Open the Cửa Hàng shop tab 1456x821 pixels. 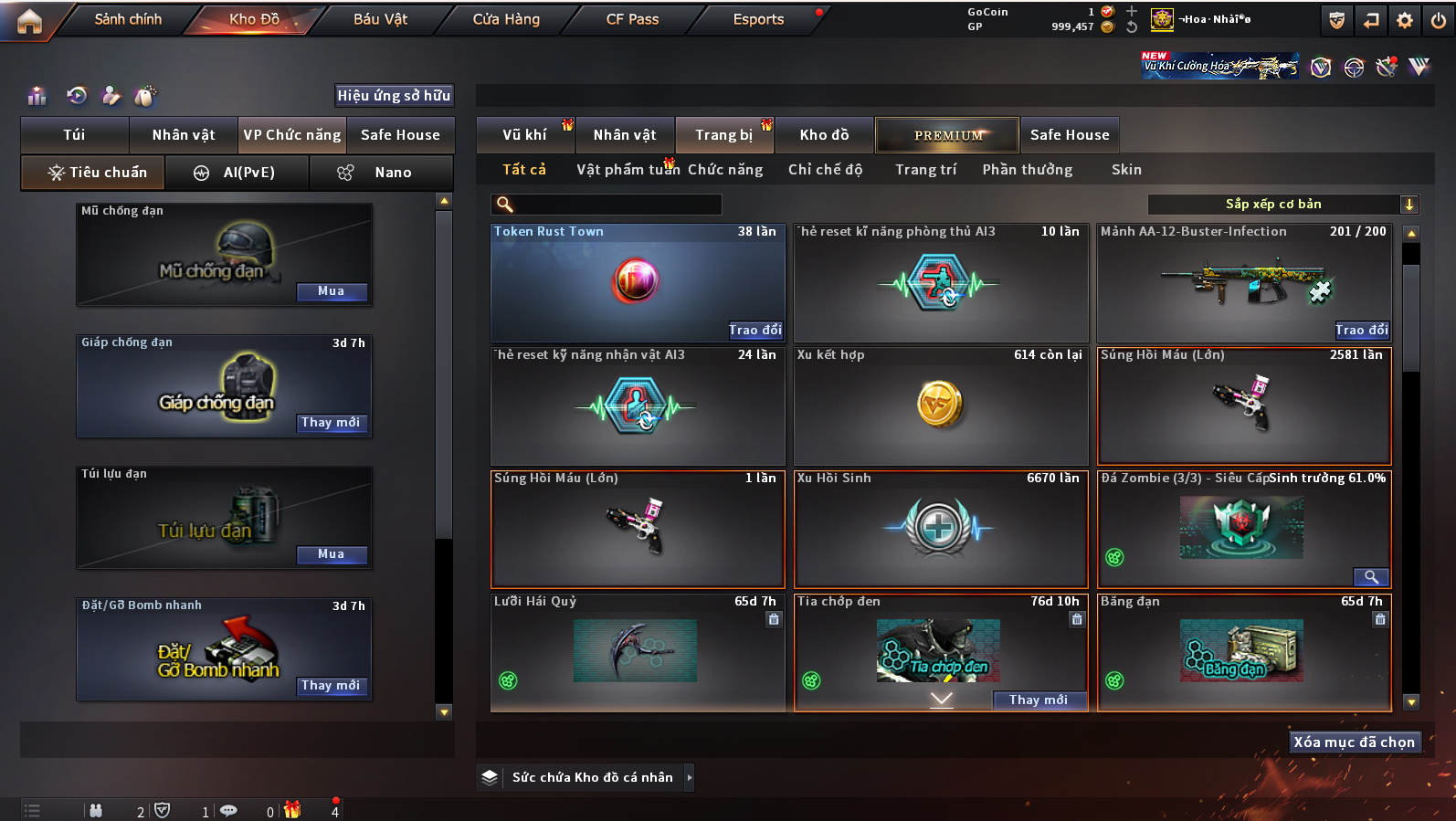506,19
